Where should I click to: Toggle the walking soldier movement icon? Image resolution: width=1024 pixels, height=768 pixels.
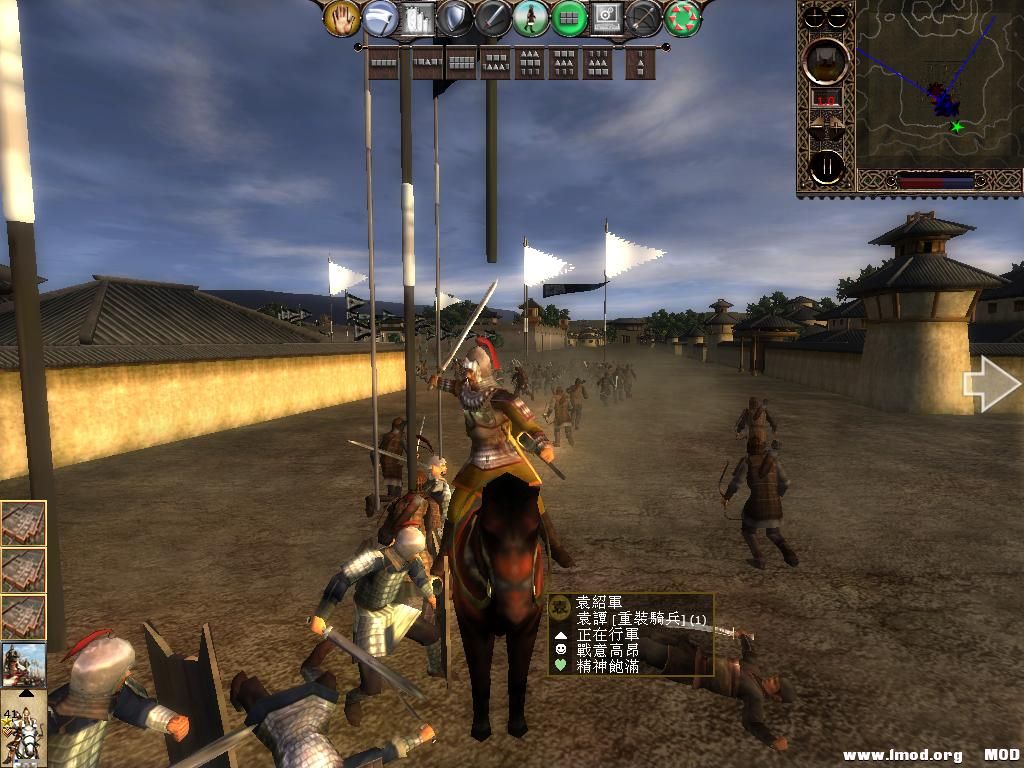click(x=531, y=18)
